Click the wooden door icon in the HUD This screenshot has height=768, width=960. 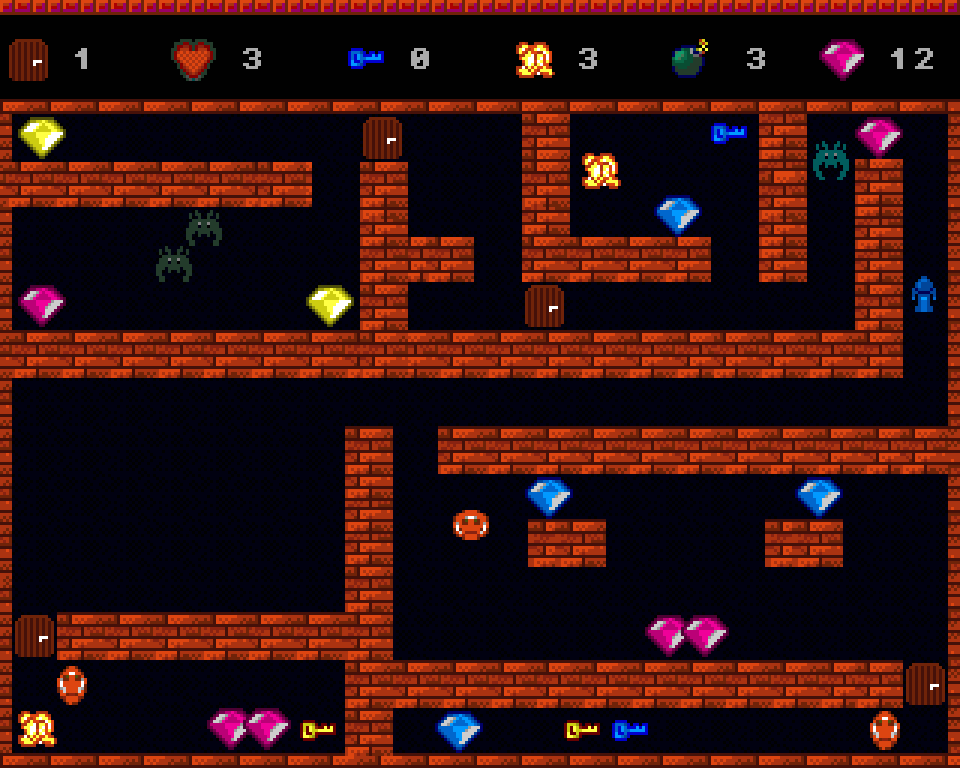(28, 60)
